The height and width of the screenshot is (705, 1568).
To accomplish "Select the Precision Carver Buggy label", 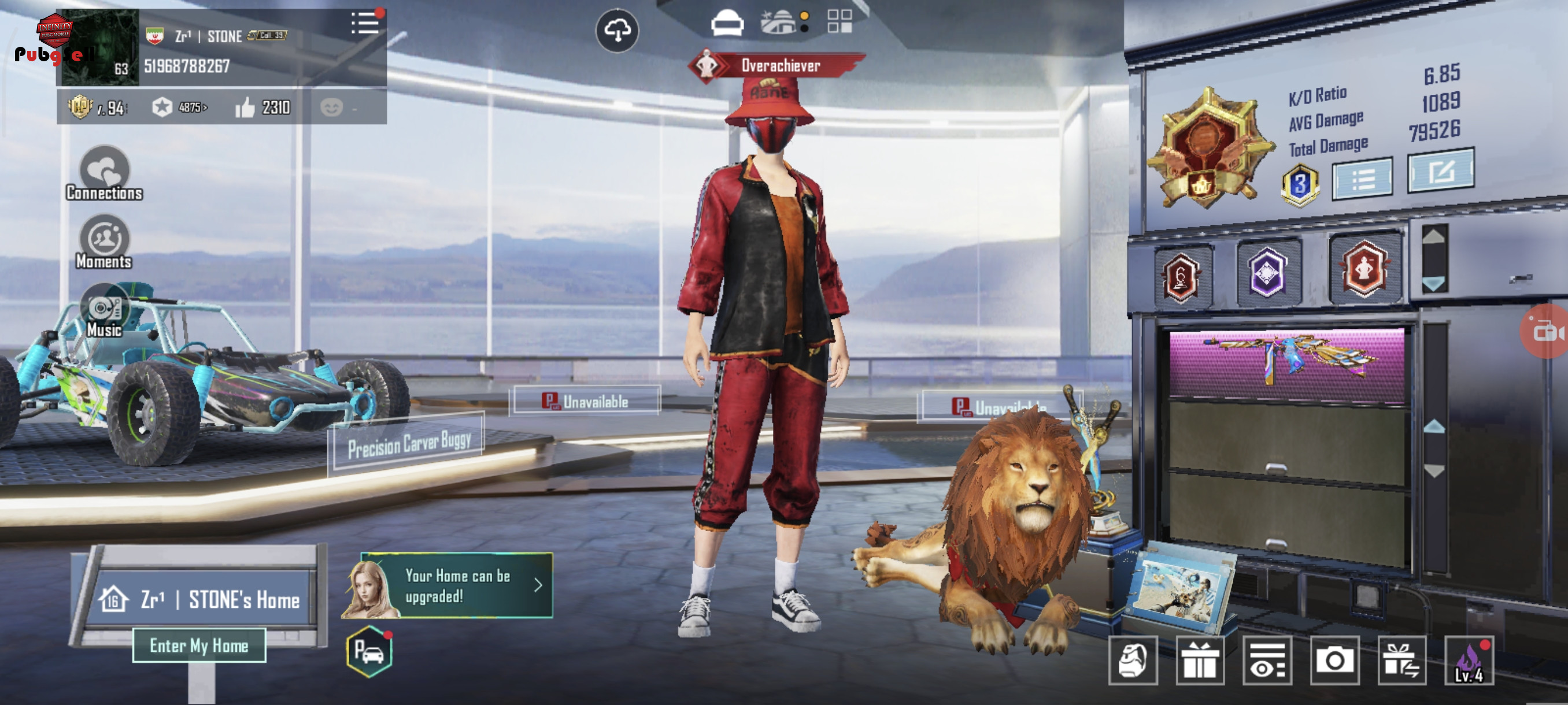I will coord(408,444).
